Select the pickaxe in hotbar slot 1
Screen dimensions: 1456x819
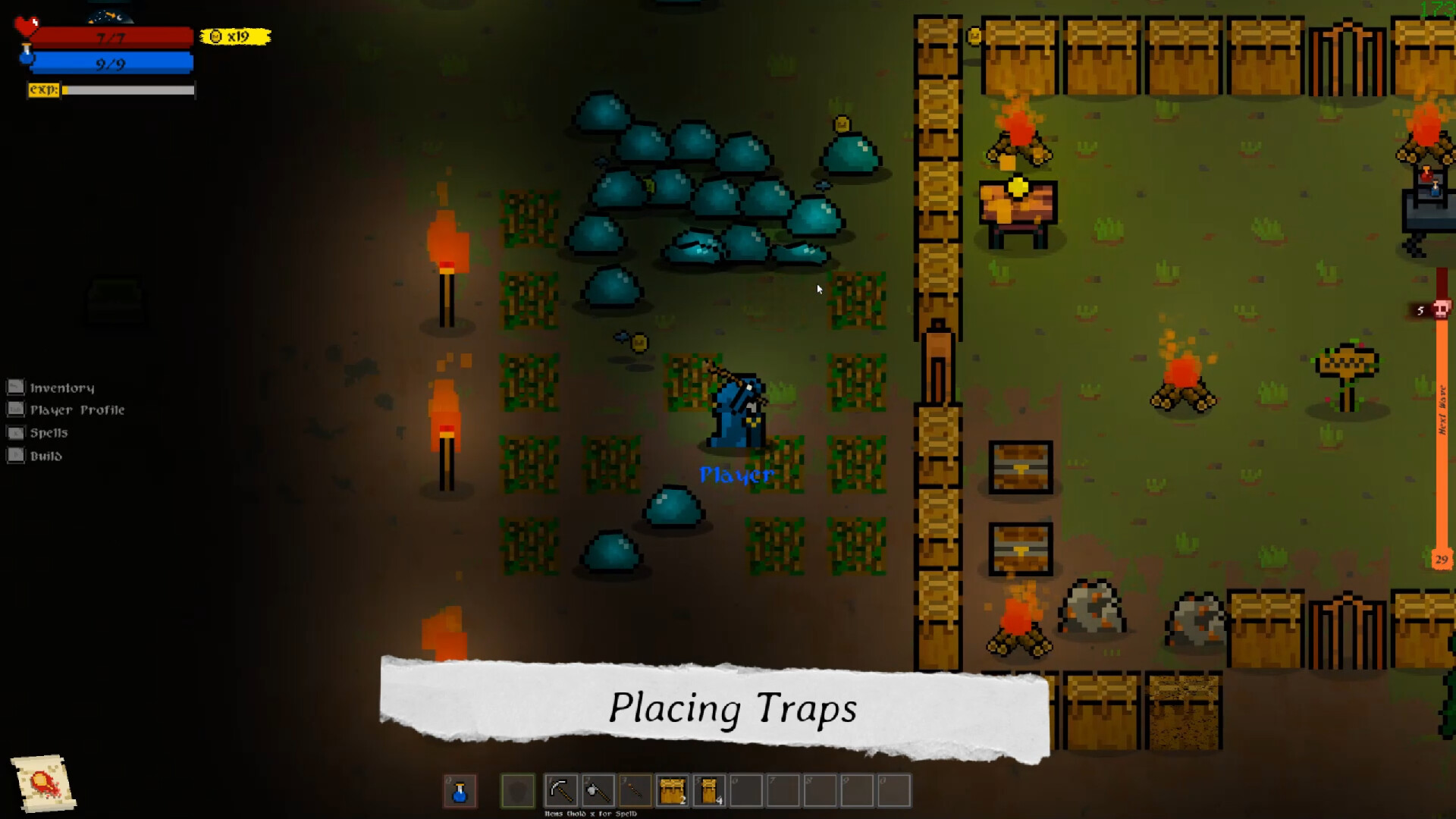point(560,790)
